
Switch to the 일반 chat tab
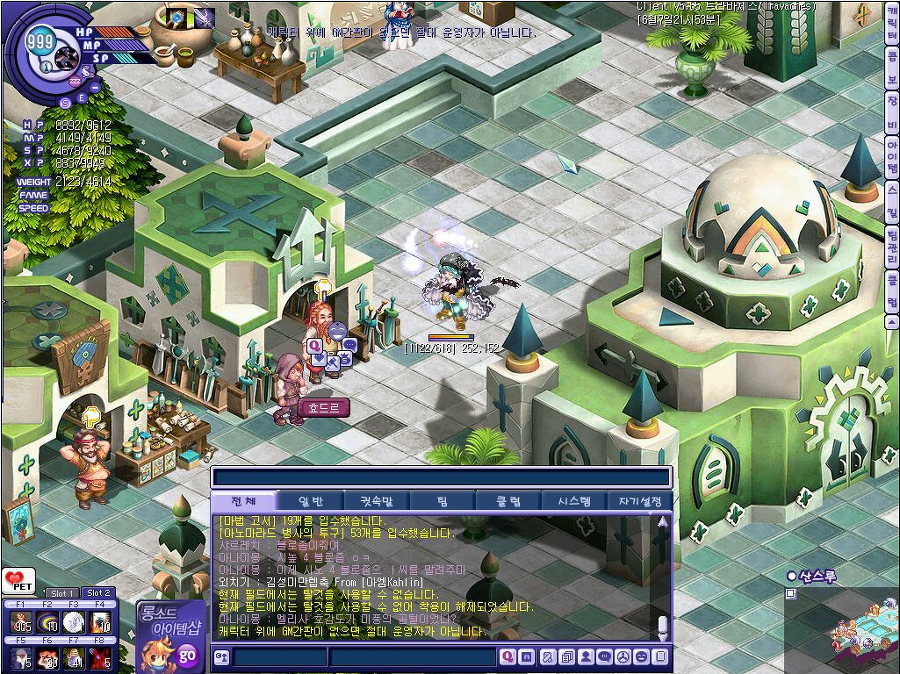pos(311,501)
